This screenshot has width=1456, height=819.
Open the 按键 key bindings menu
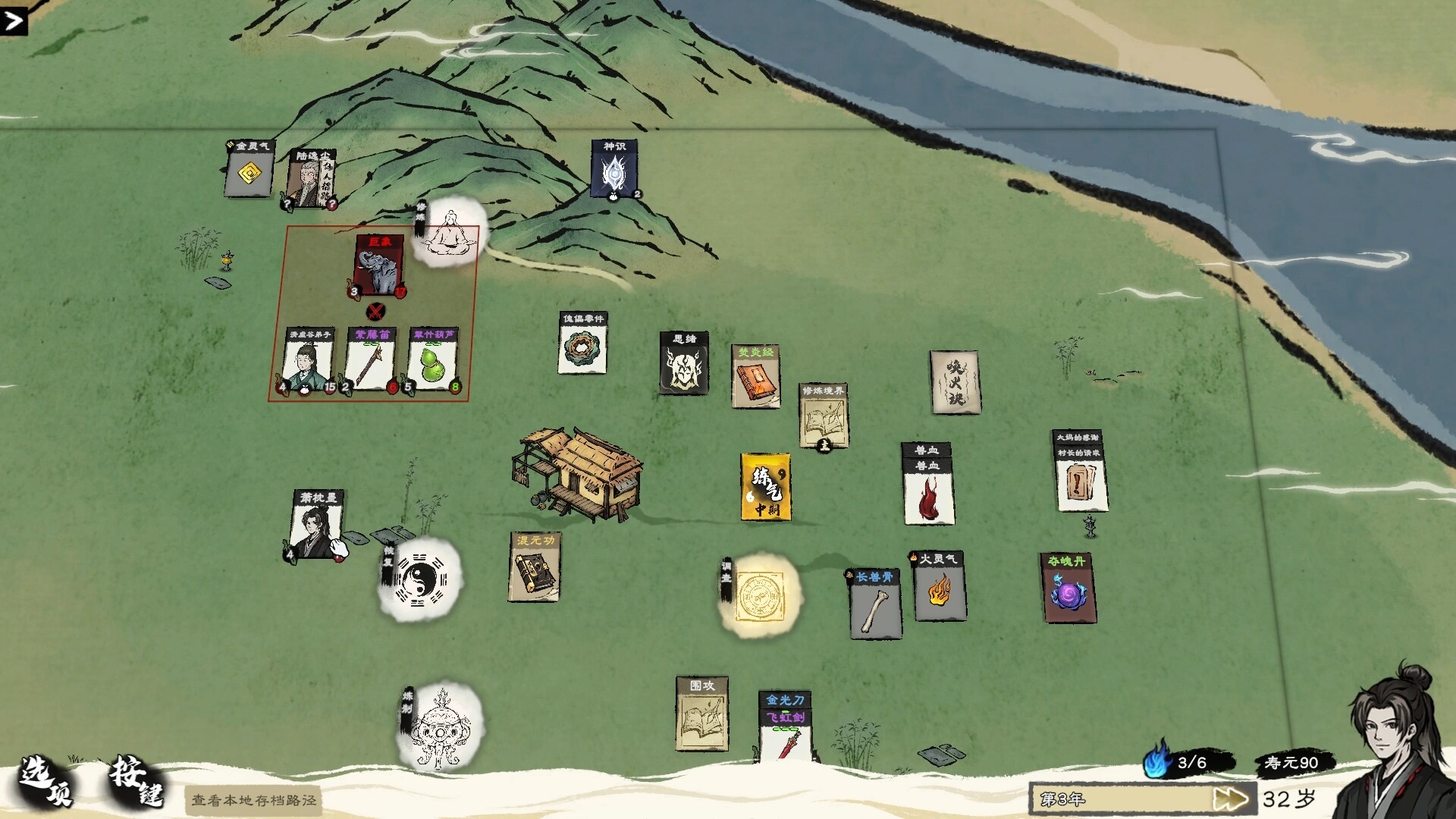tap(136, 781)
